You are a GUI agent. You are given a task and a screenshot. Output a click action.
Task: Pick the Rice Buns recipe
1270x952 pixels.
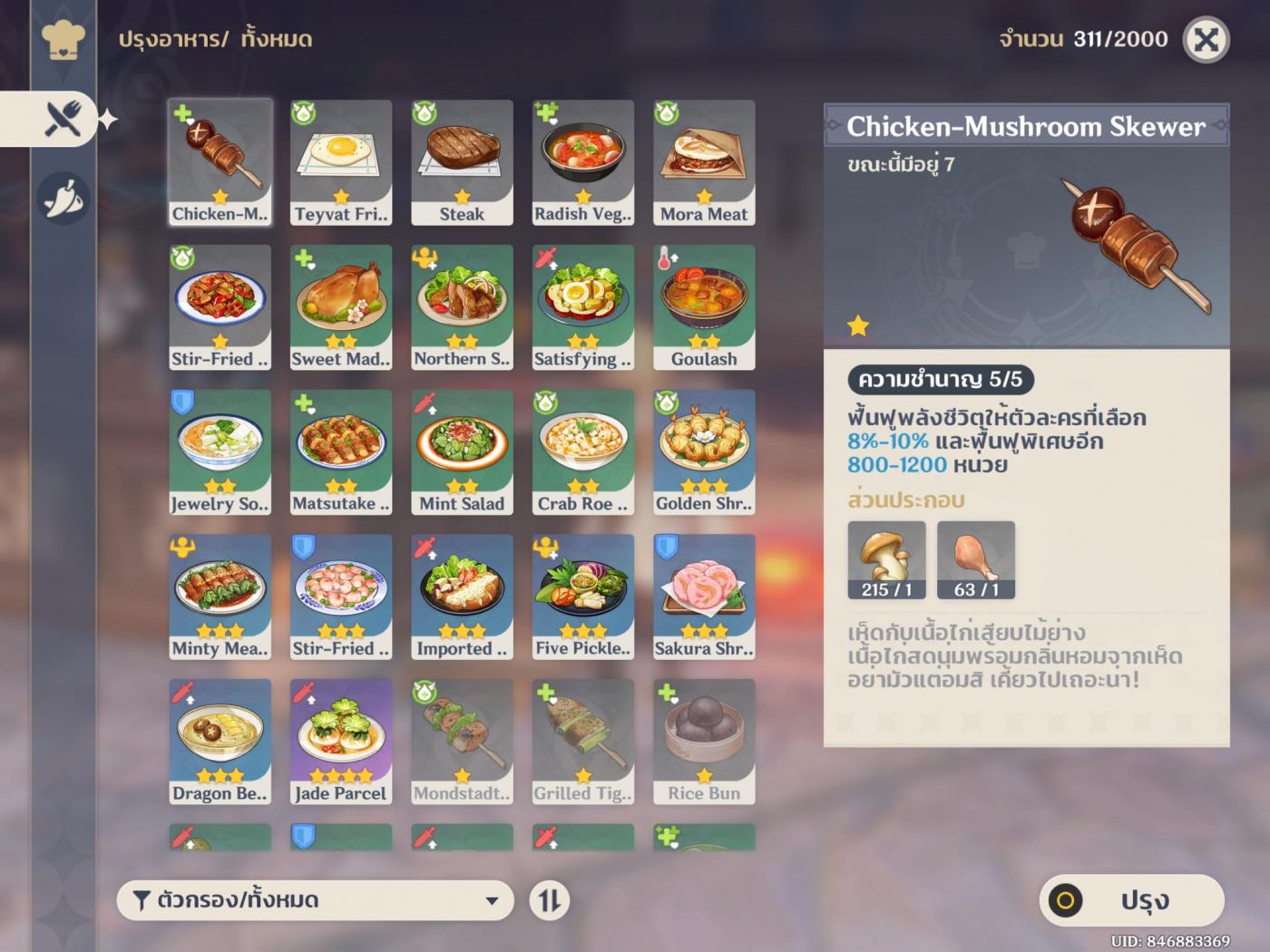point(704,742)
